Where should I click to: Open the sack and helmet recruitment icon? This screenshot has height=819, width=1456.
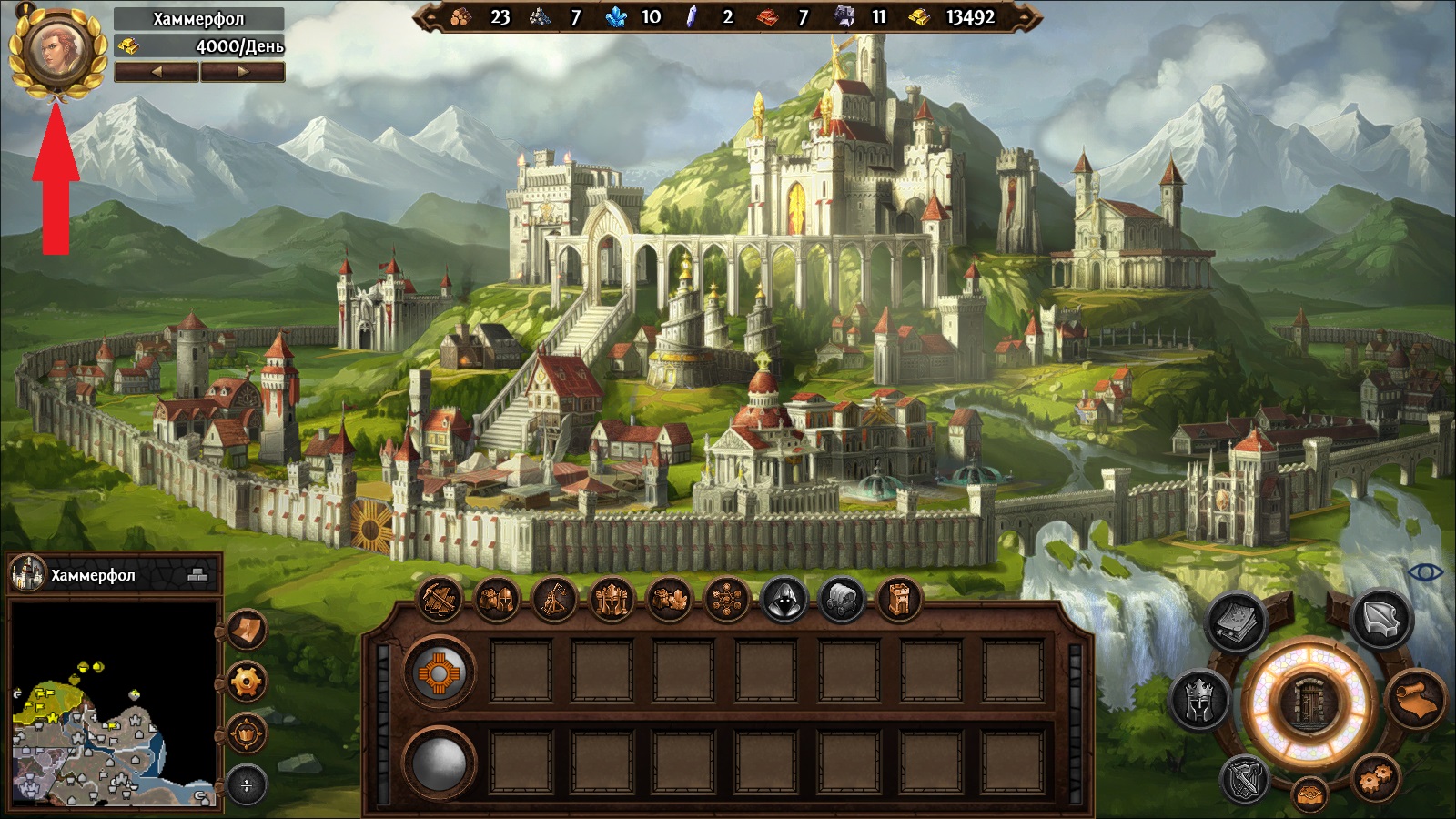(x=497, y=600)
